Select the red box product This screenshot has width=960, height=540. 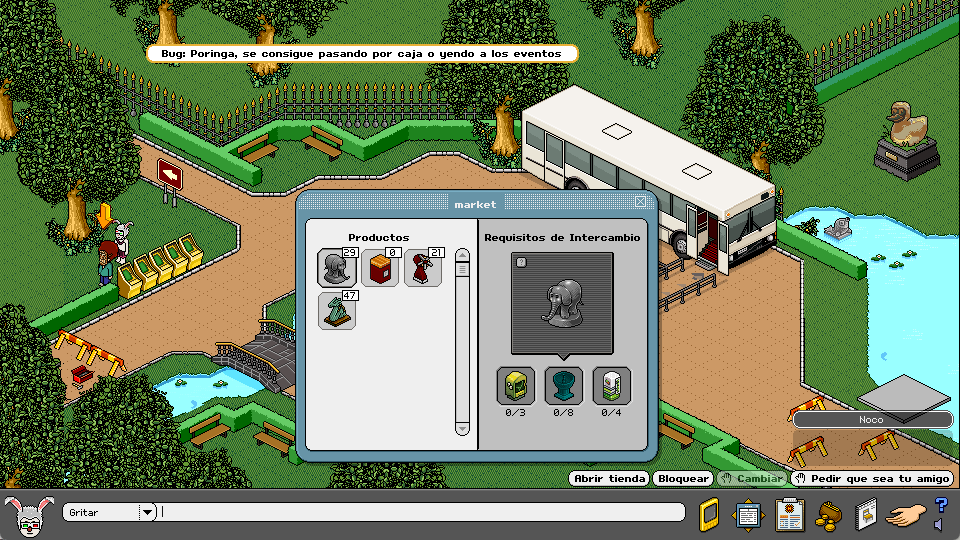(x=380, y=268)
